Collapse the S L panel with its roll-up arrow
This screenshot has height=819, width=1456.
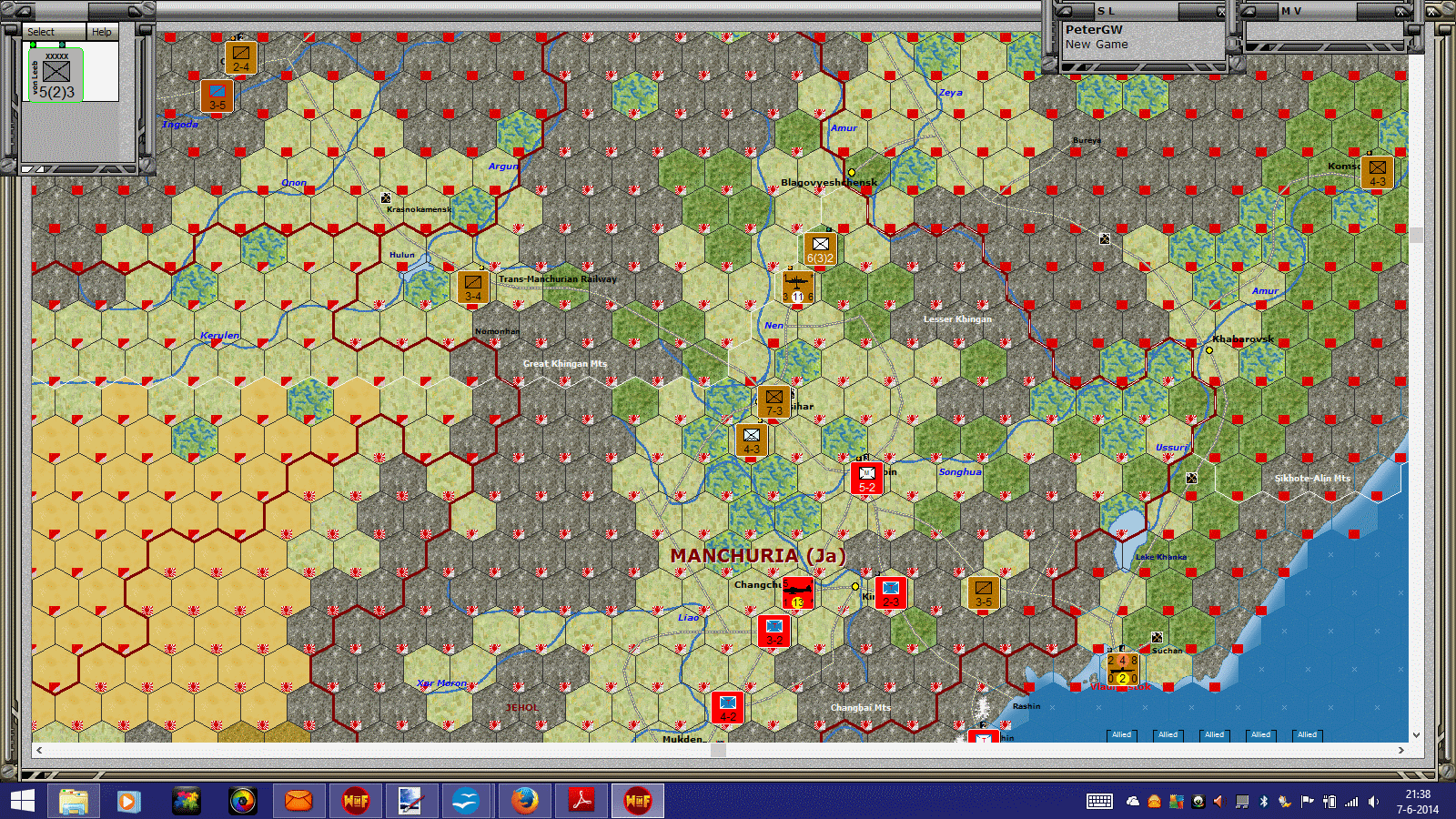pos(1066,11)
